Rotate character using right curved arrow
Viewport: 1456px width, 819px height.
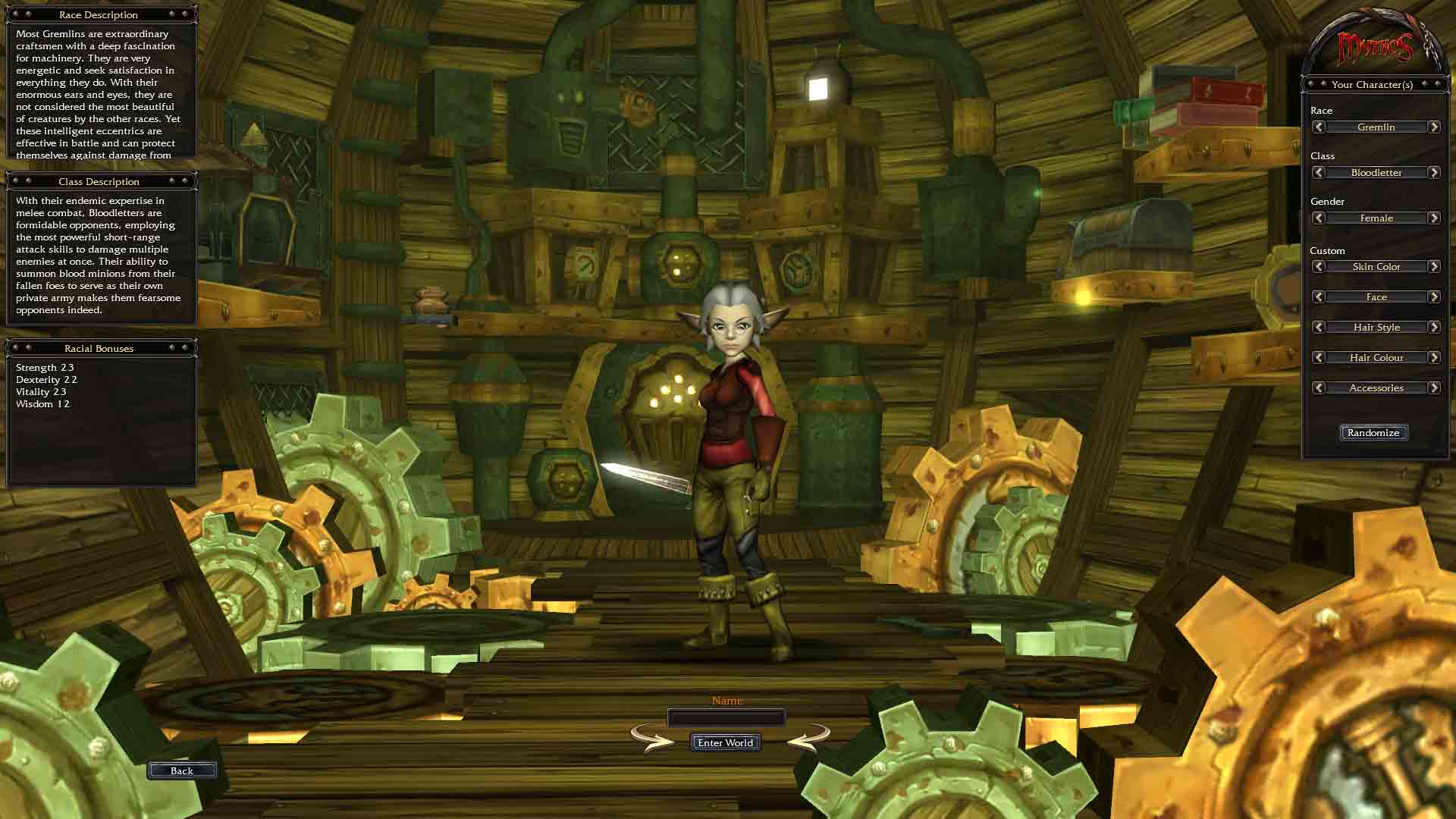point(808,737)
